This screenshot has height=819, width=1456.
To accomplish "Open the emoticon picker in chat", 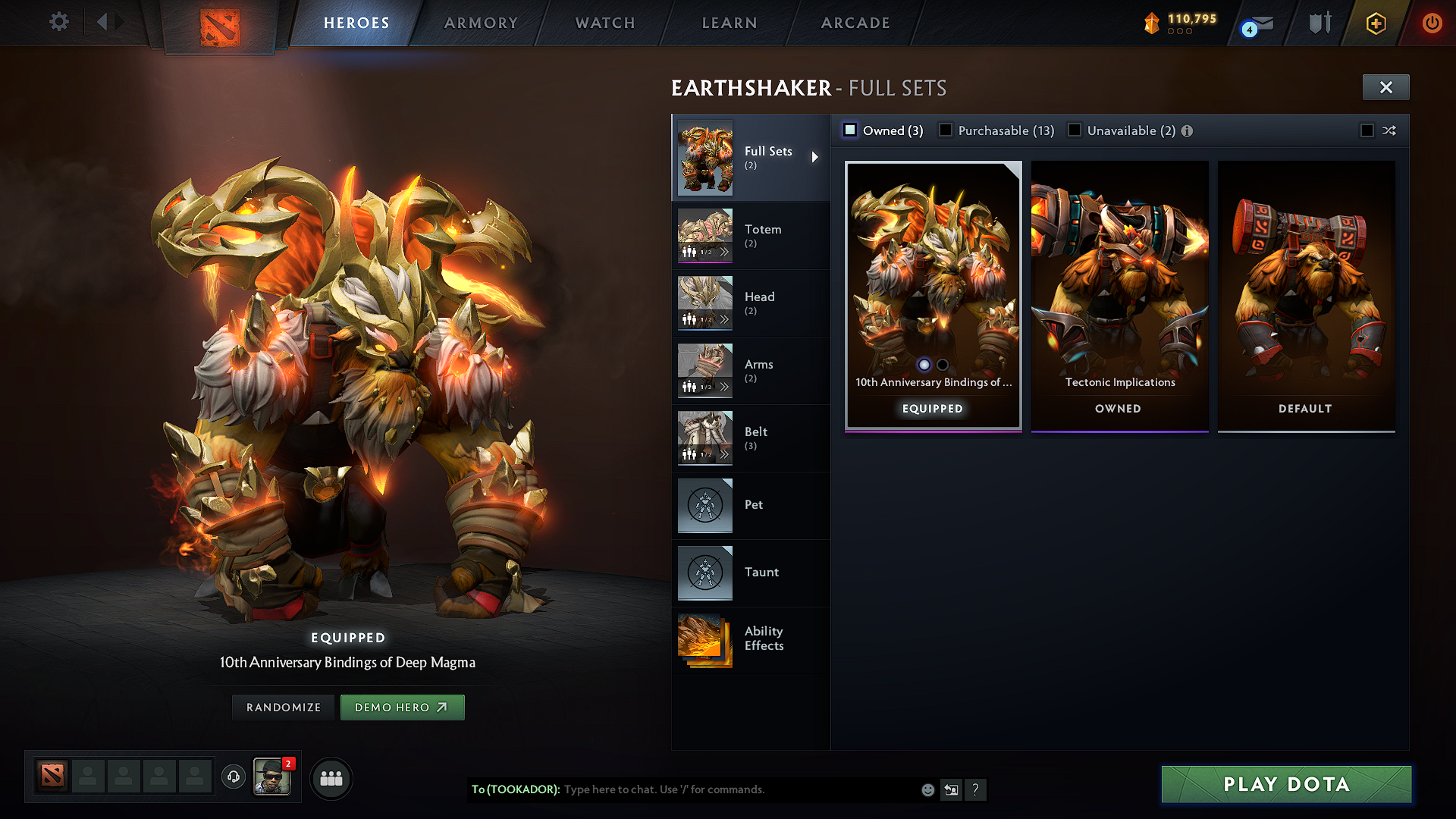I will (927, 789).
